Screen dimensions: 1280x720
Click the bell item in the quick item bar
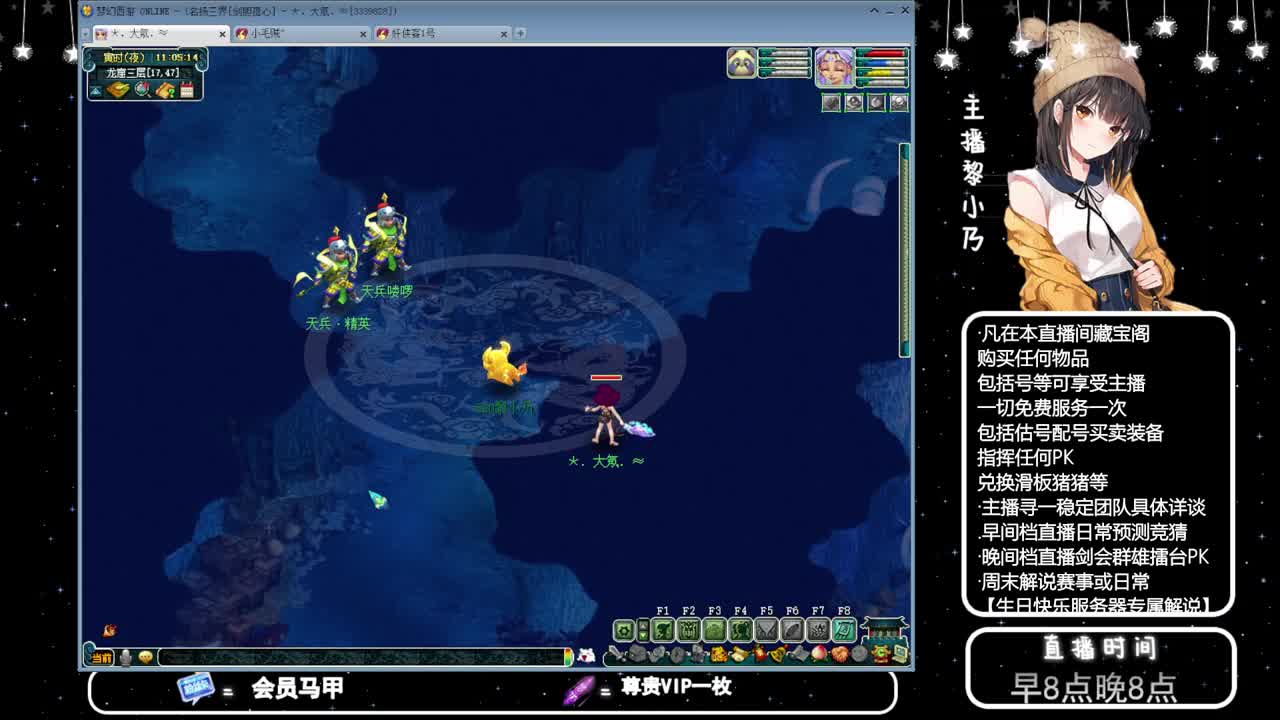tap(776, 654)
